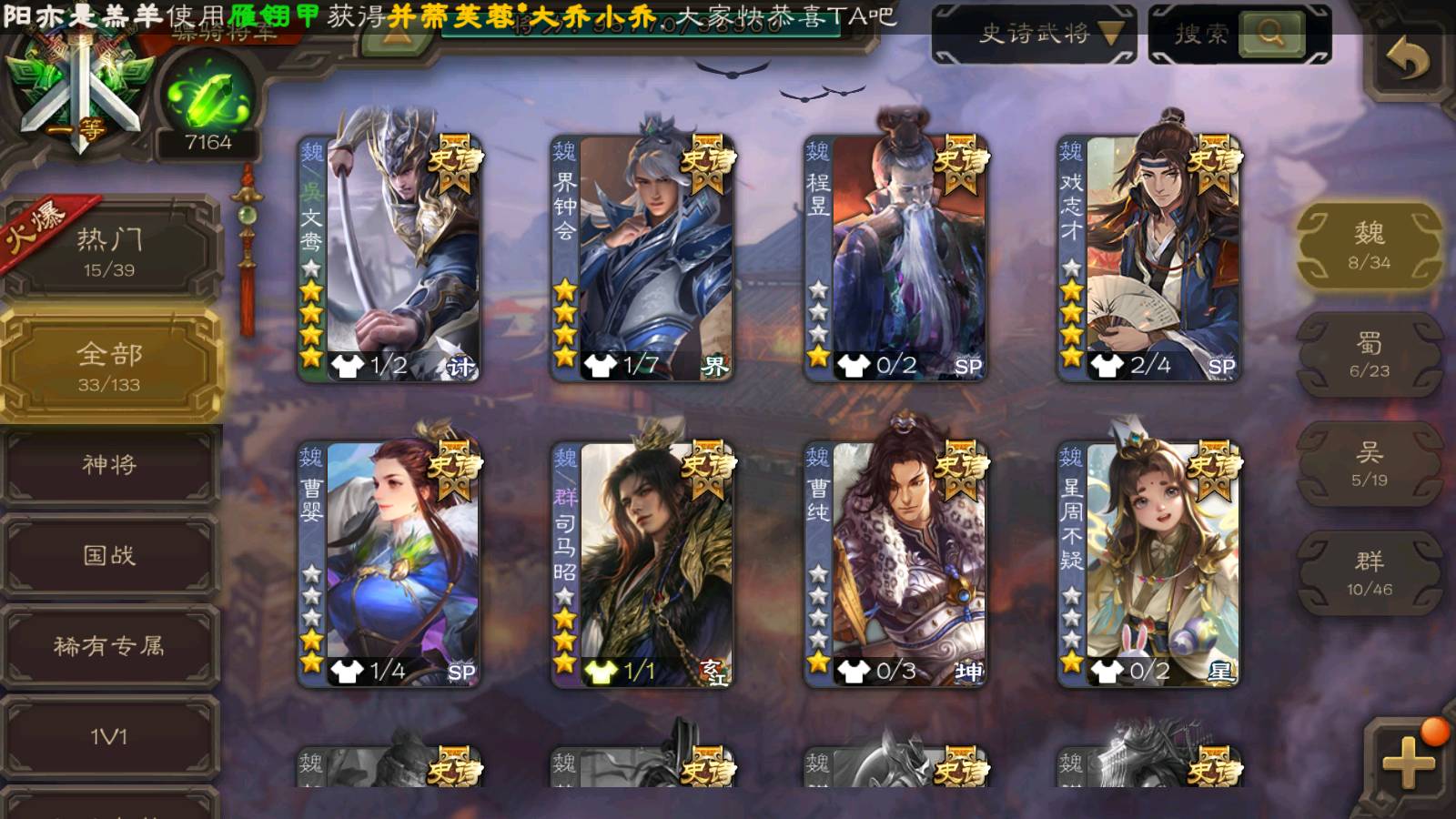
Task: Open the 史诗武将 filter dropdown
Action: coord(1034,35)
